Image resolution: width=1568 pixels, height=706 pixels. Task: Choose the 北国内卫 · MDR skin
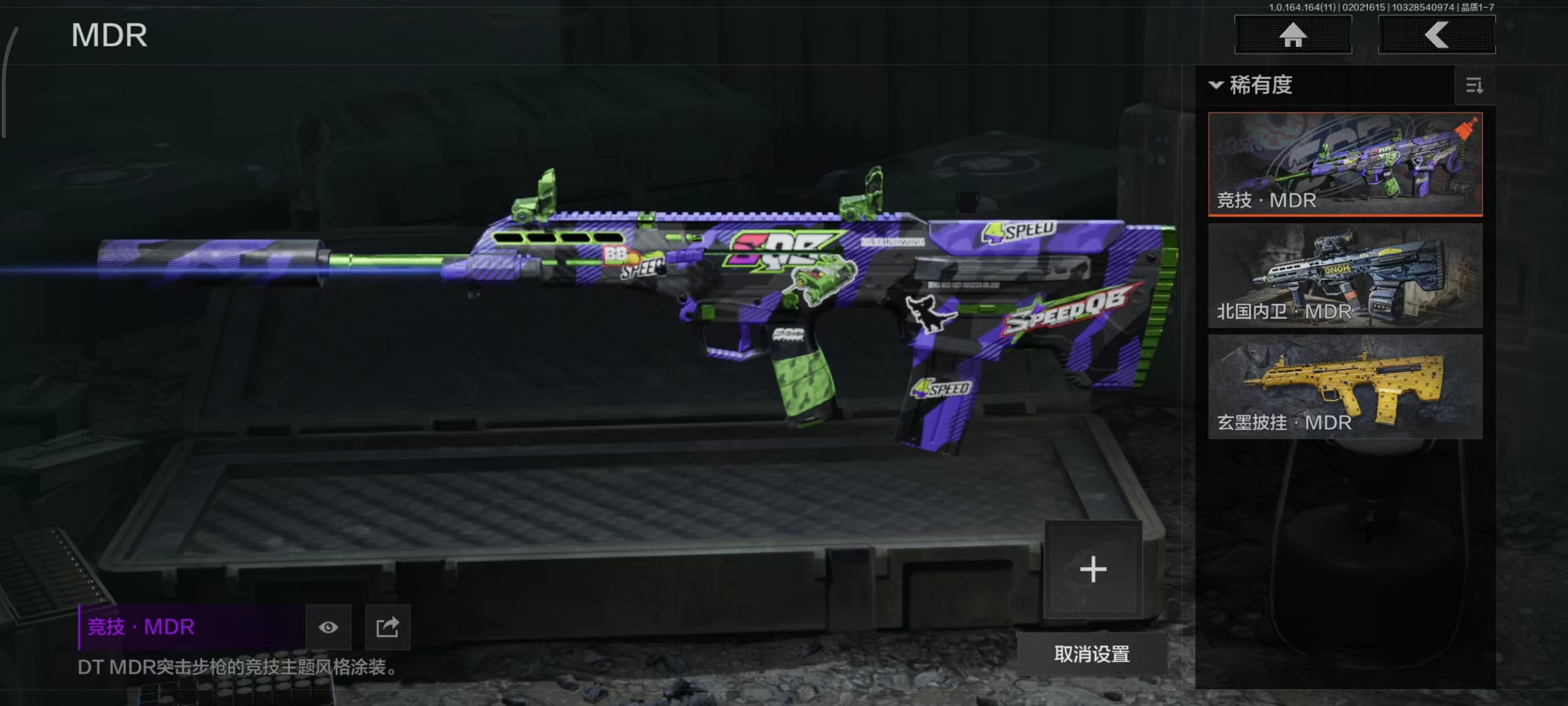tap(1345, 275)
